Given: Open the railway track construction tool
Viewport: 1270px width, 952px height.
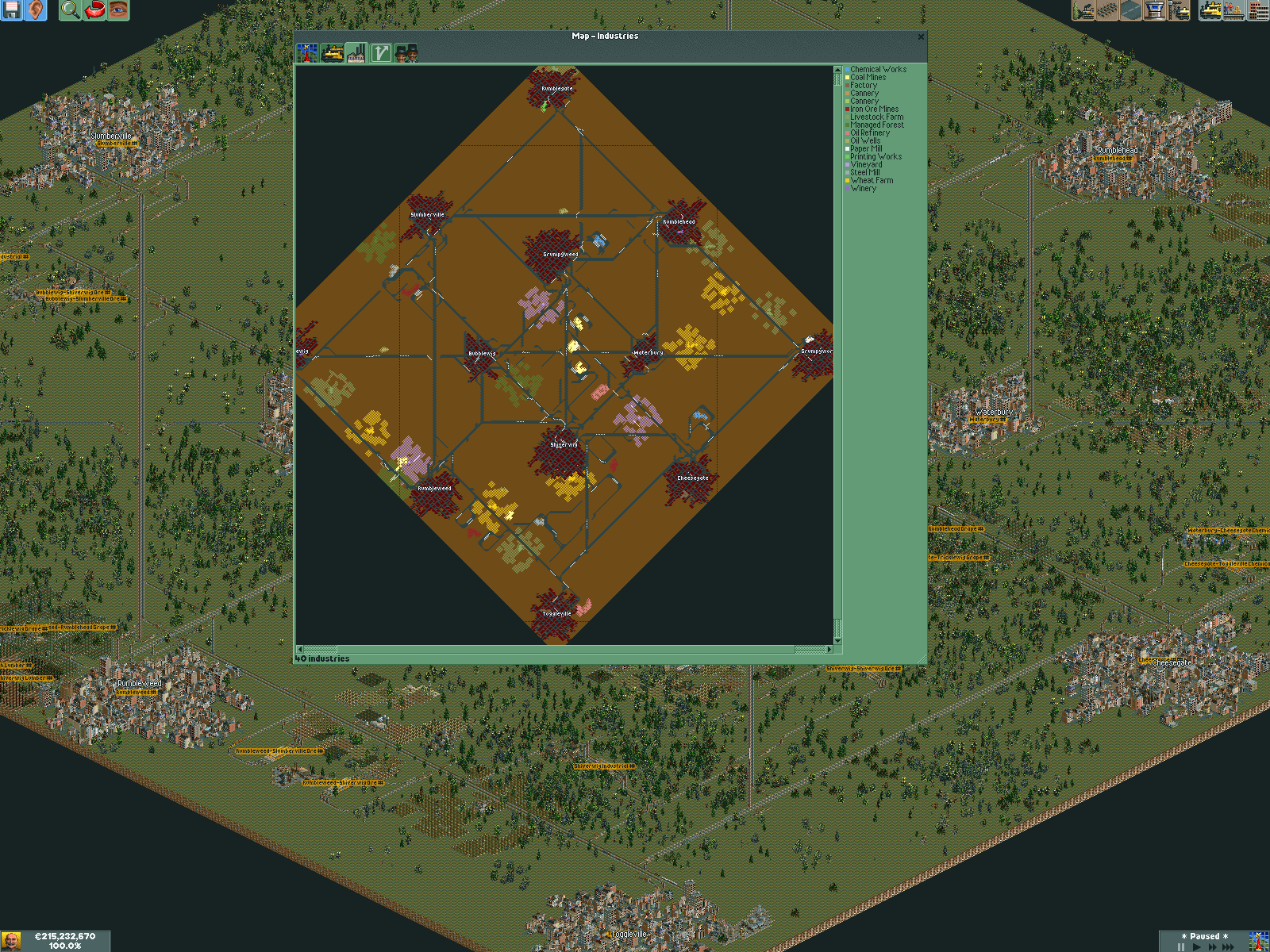Looking at the screenshot, I should click(1107, 10).
